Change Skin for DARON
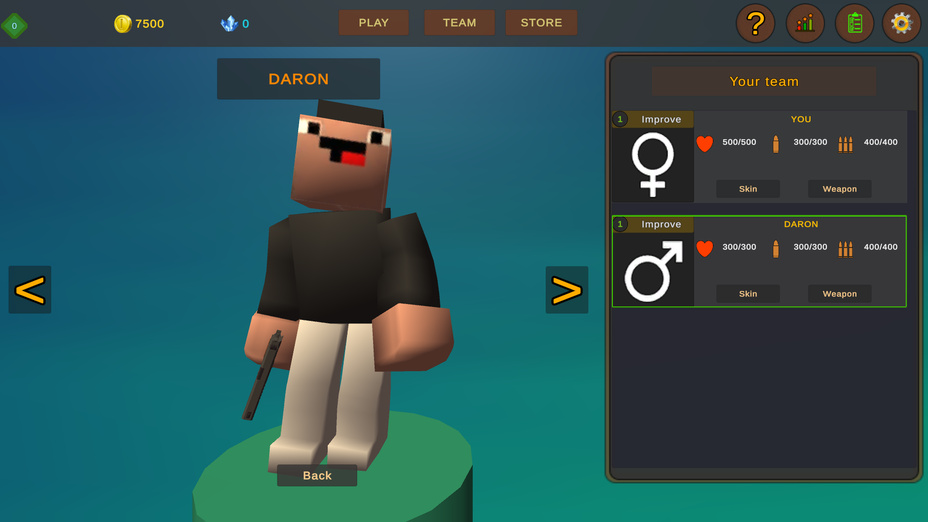The height and width of the screenshot is (522, 928). click(x=748, y=294)
